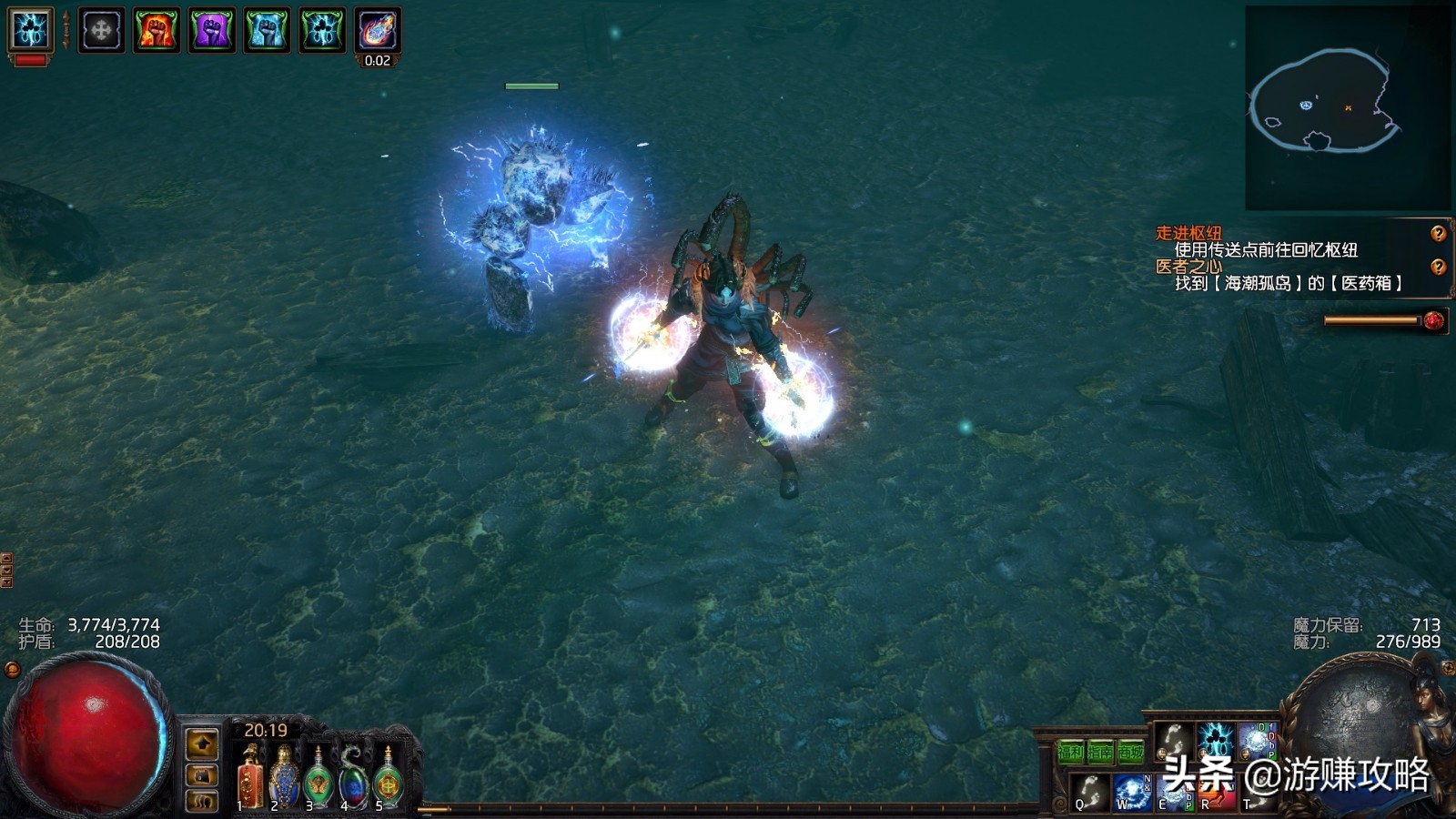Activate the lightning golem skill in skill bar
The height and width of the screenshot is (819, 1456).
point(1215,741)
